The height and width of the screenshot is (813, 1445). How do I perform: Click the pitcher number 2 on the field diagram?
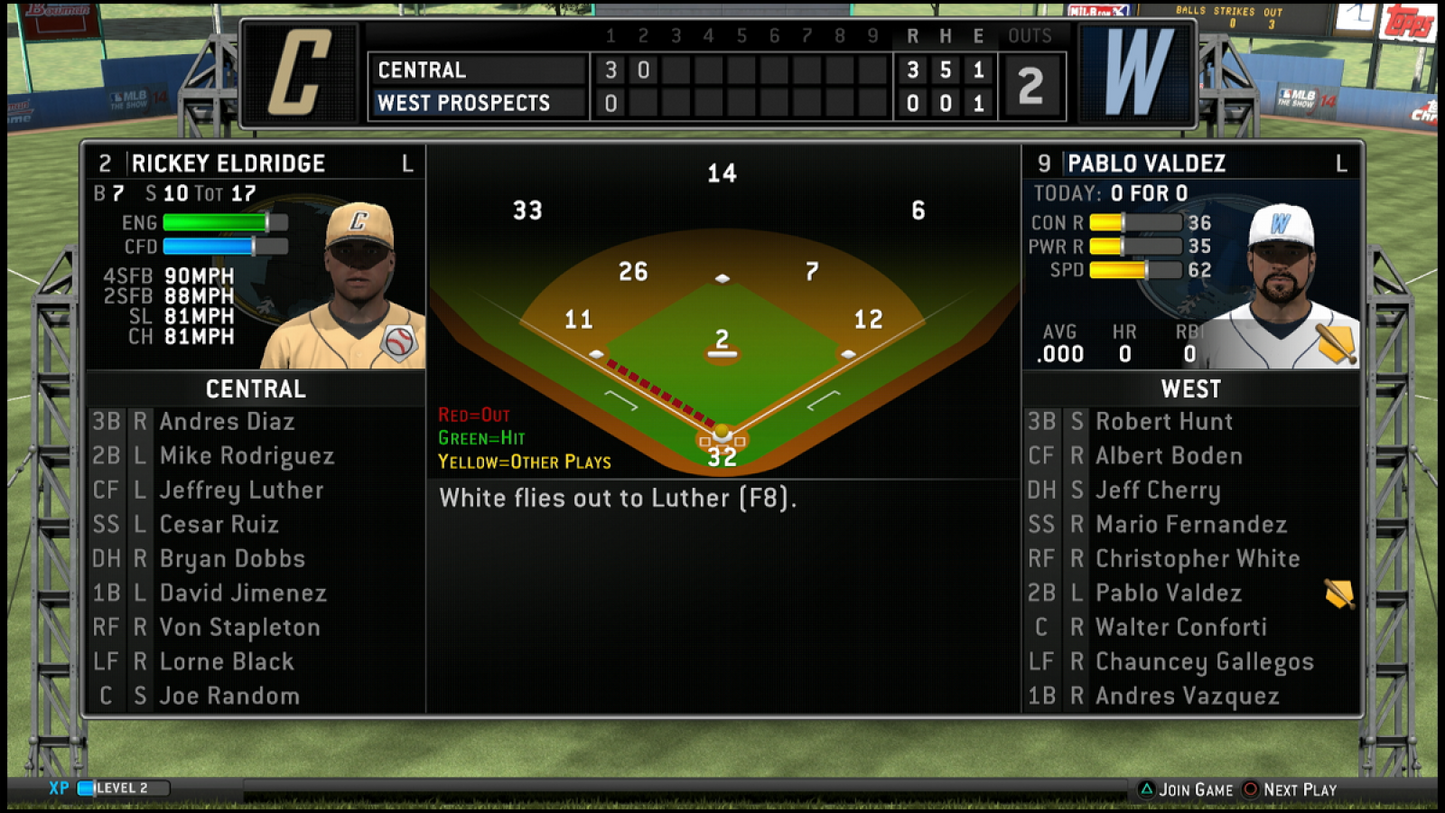pyautogui.click(x=722, y=339)
